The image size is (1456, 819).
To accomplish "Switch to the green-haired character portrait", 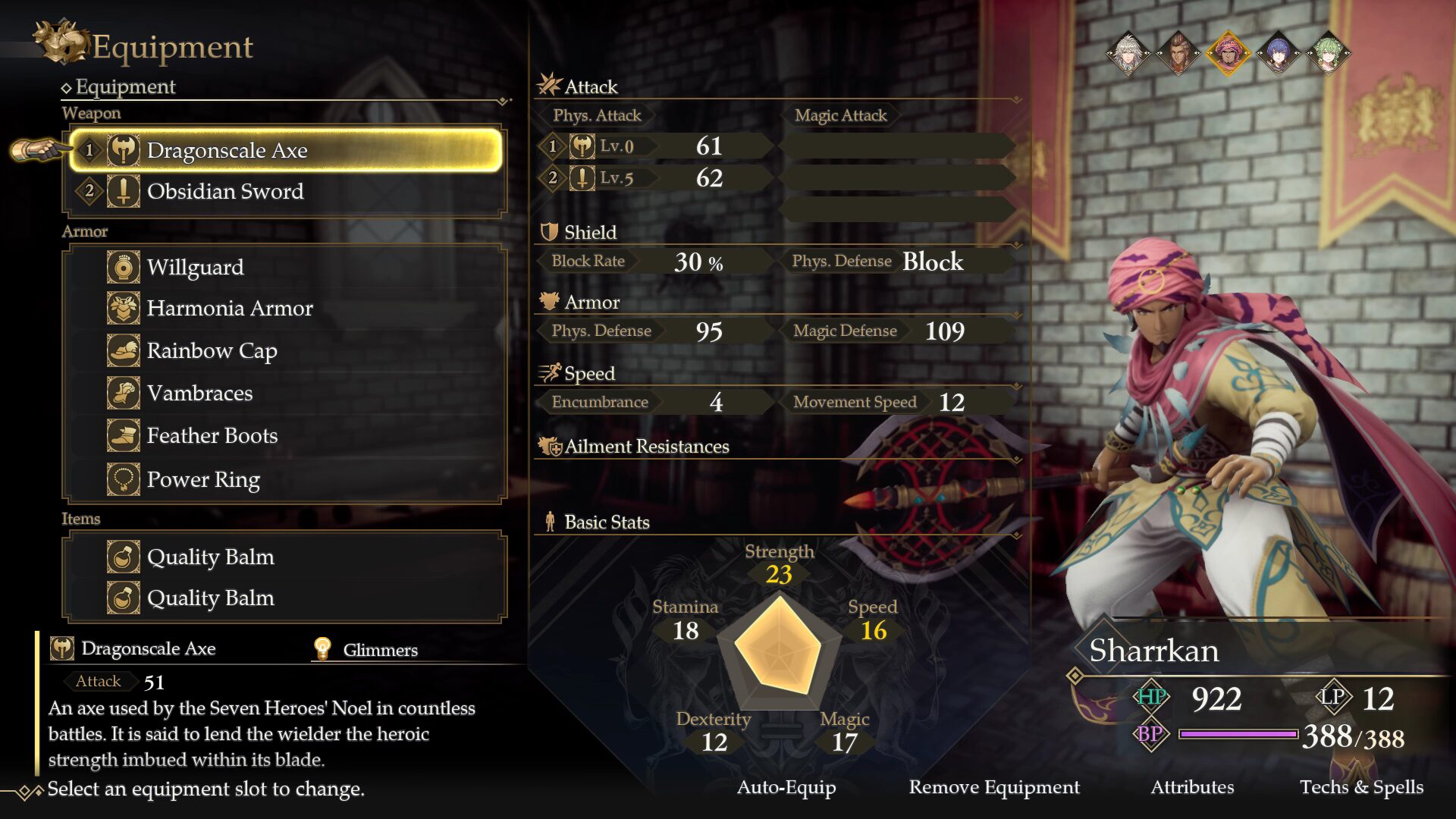I will 1328,53.
